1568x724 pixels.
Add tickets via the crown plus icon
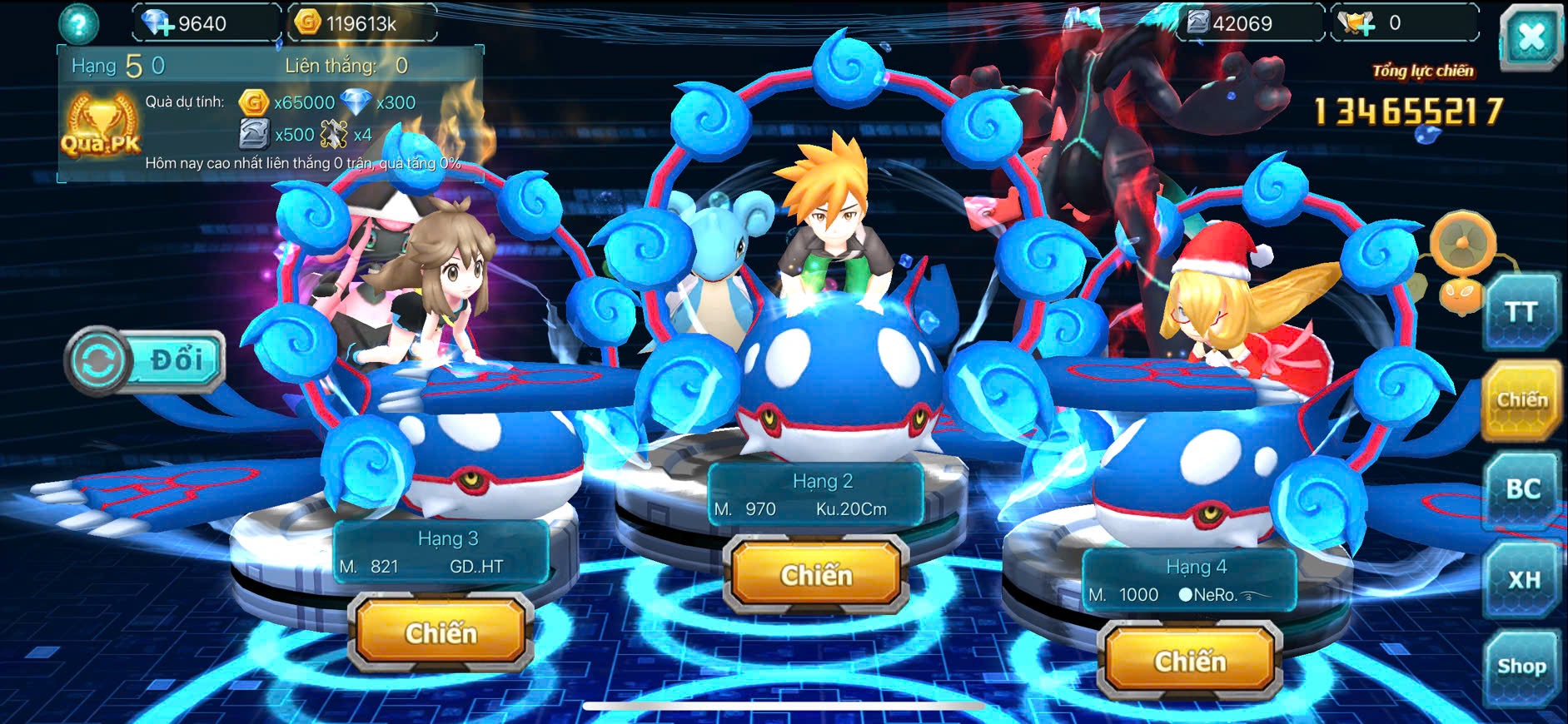click(x=1359, y=23)
